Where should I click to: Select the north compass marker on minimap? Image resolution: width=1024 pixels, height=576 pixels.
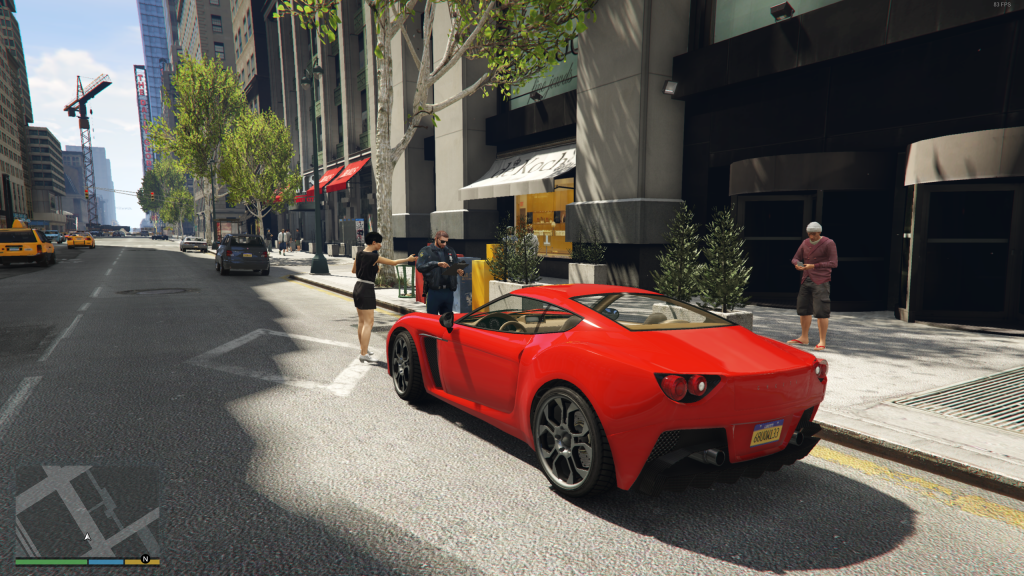(145, 558)
